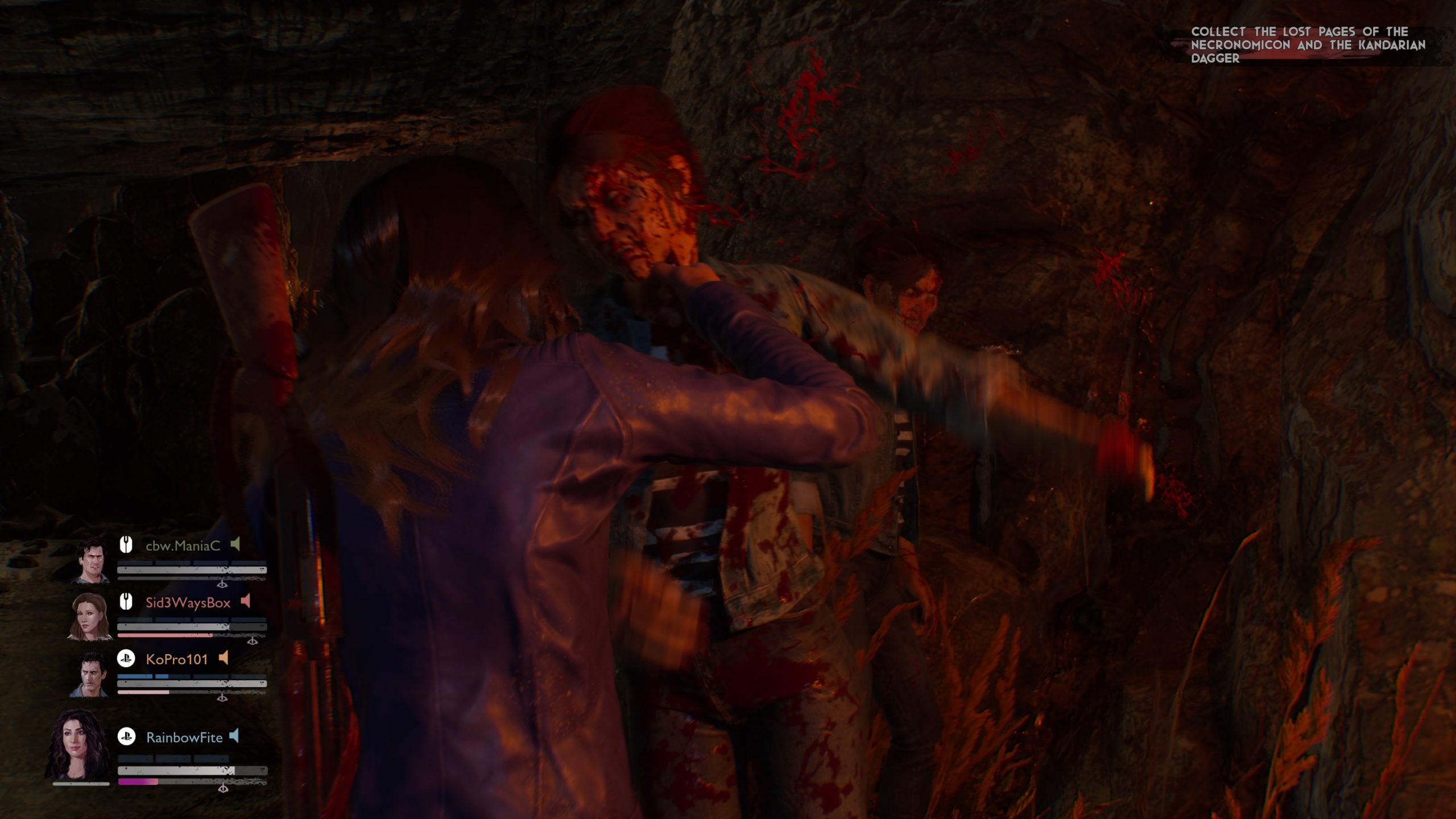Click RainbowFite's purple fear meter
The image size is (1456, 819).
coord(138,780)
